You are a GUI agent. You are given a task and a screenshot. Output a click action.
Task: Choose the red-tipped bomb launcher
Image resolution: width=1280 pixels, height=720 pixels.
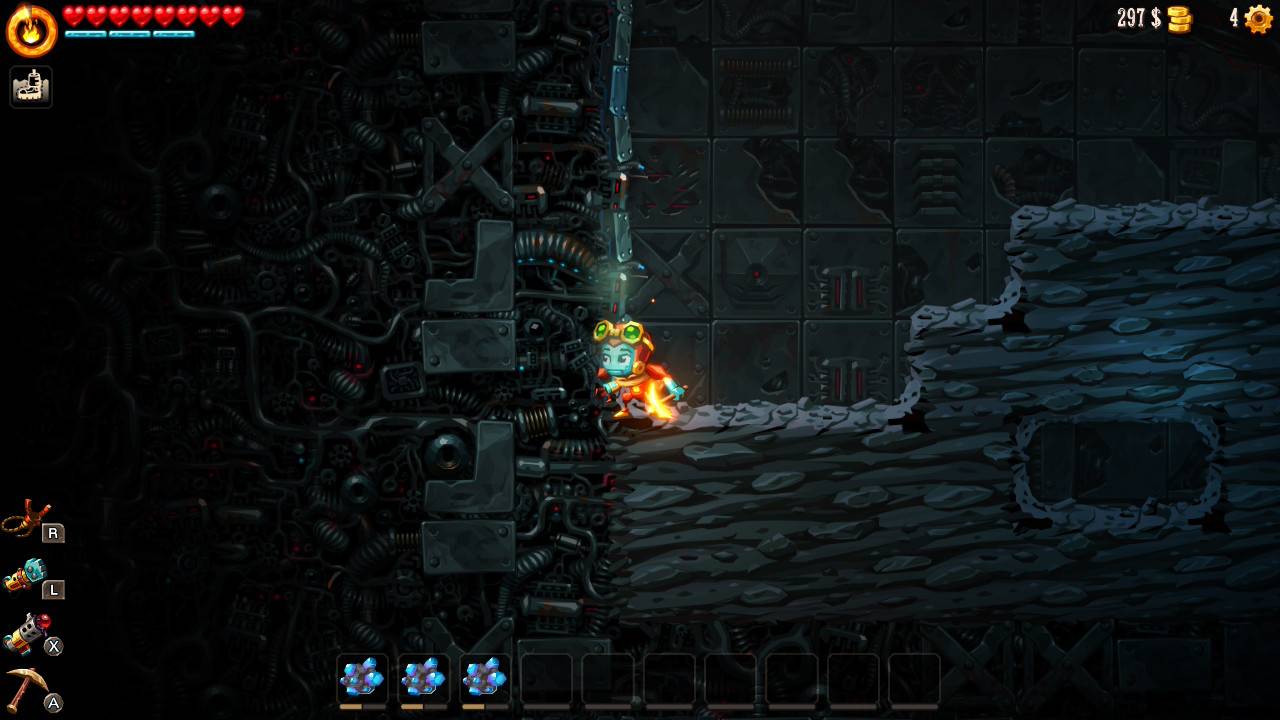tap(27, 633)
